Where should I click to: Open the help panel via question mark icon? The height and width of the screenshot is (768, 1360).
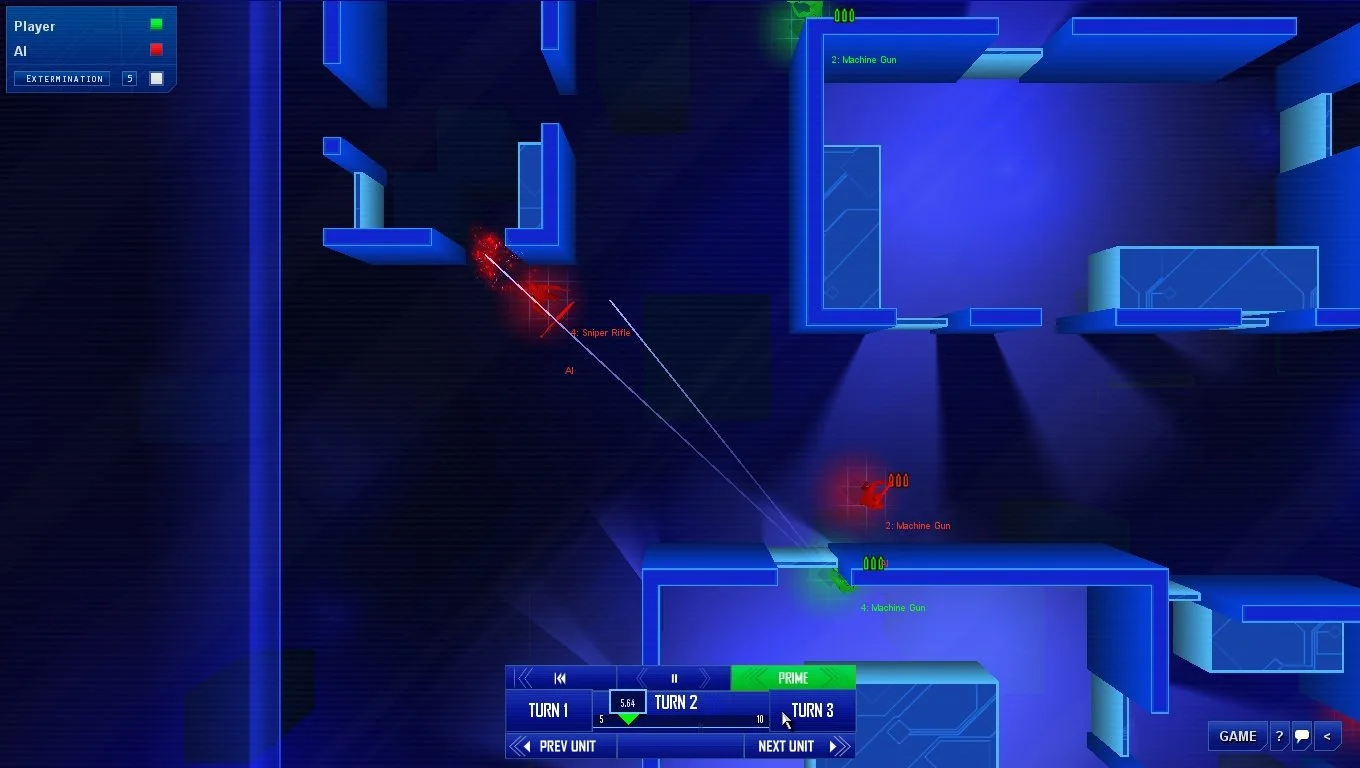[x=1279, y=736]
